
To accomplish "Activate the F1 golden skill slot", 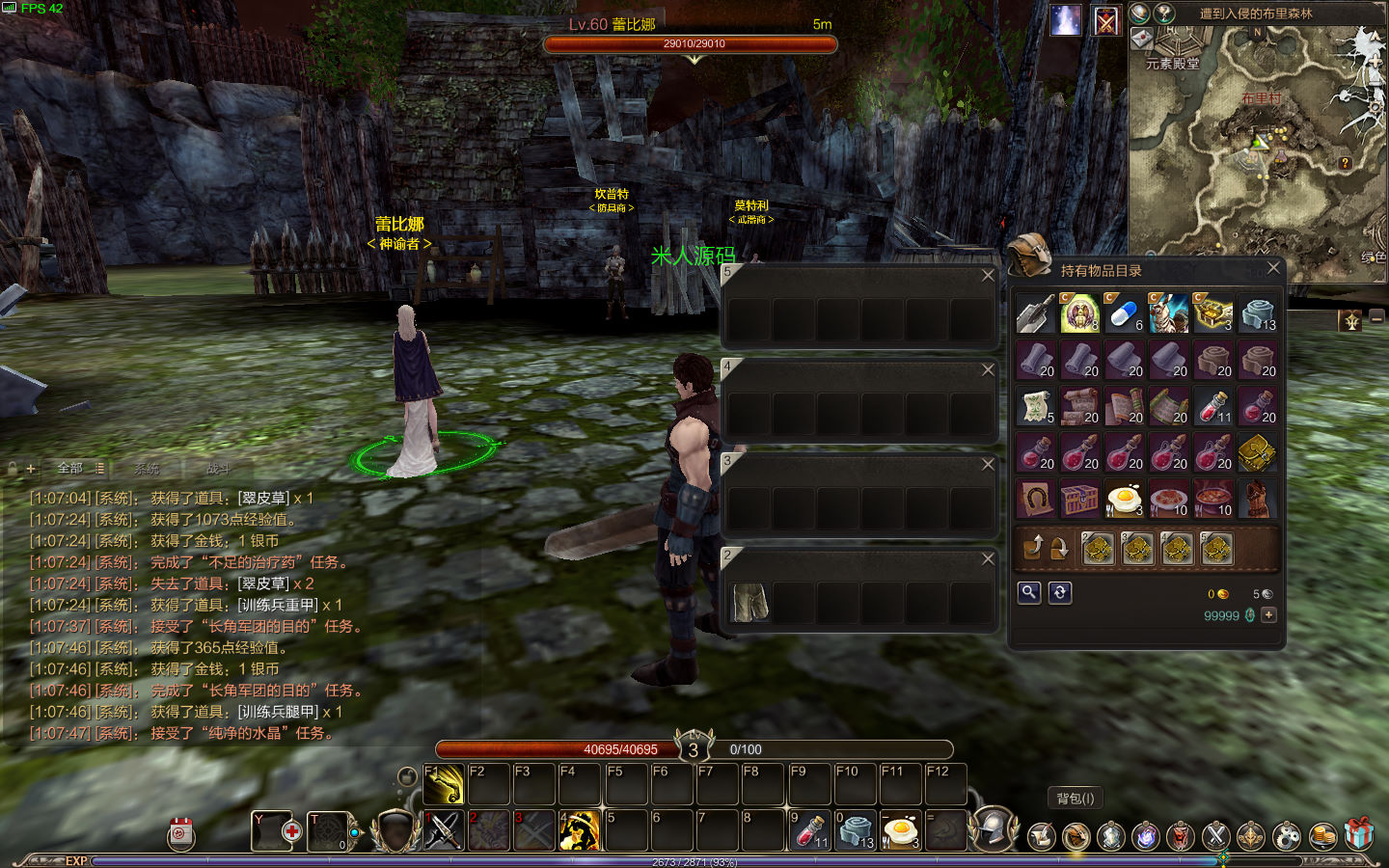I will (444, 785).
